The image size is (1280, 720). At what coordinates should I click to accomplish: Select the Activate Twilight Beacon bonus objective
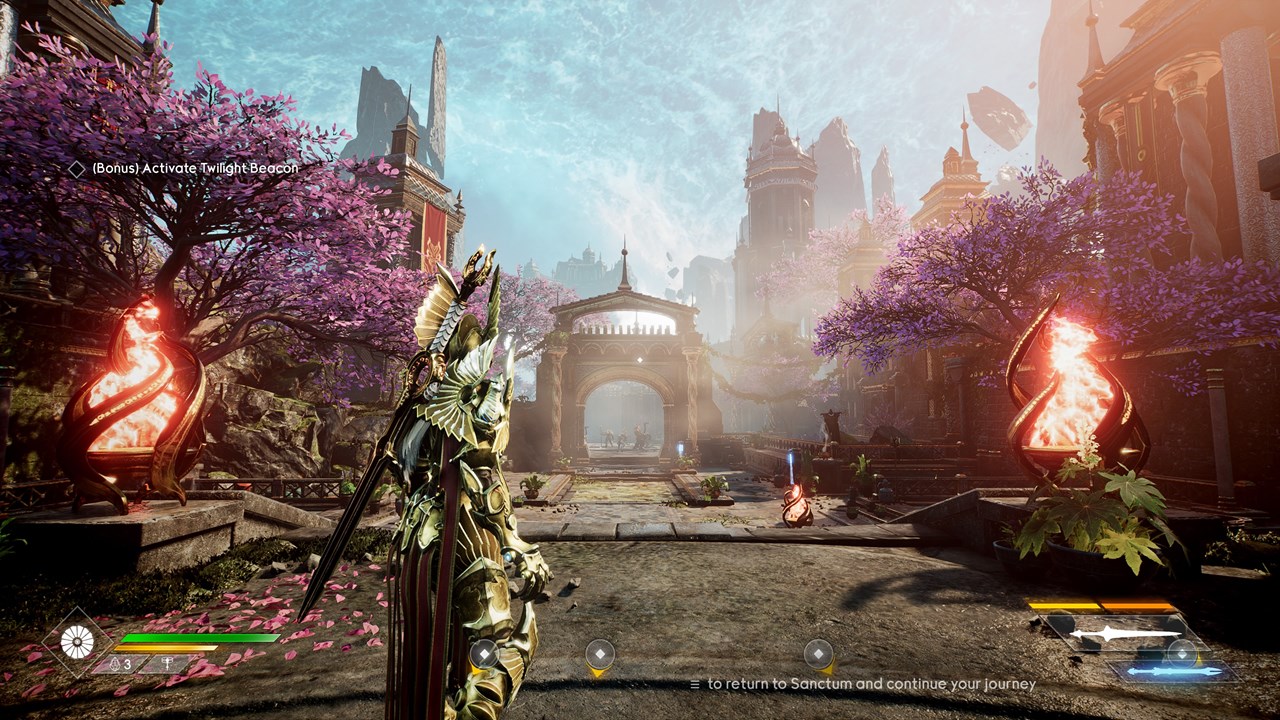click(x=194, y=169)
